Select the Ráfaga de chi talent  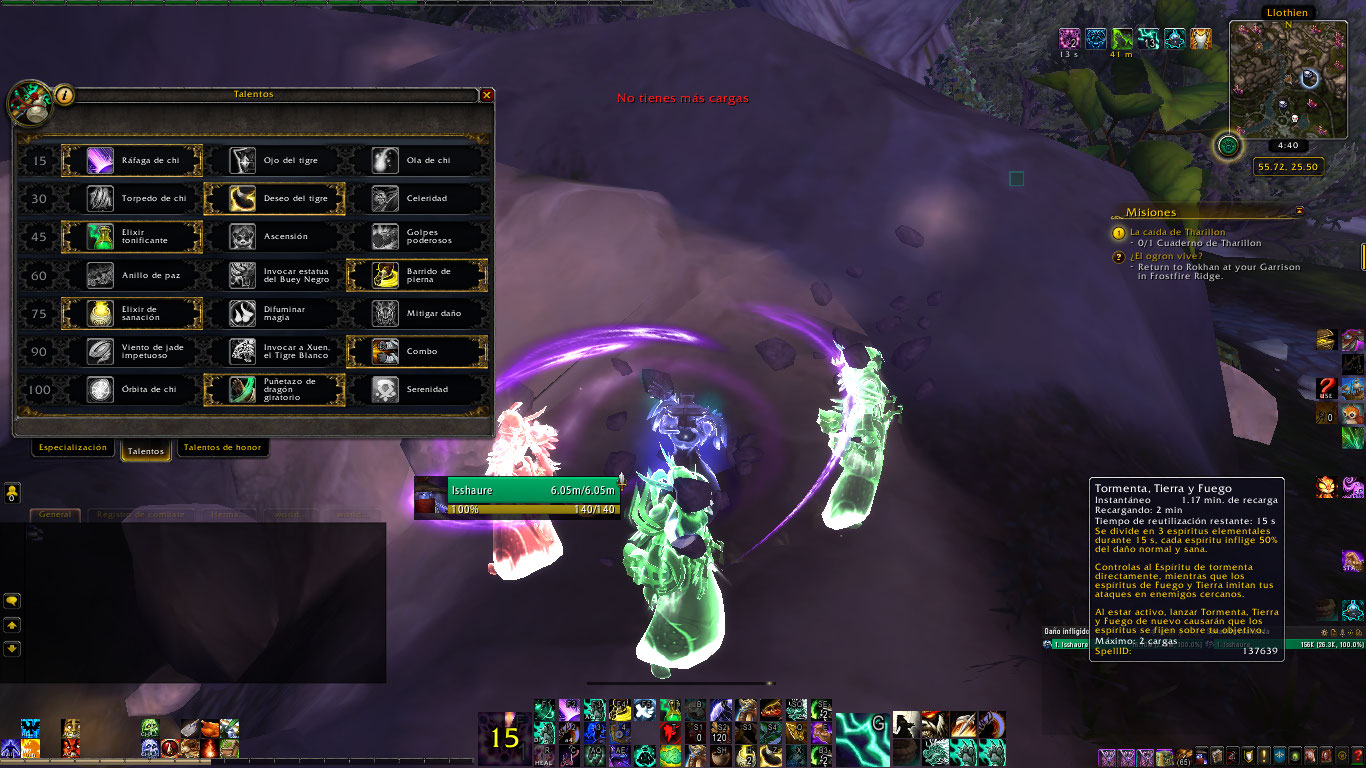[132, 160]
